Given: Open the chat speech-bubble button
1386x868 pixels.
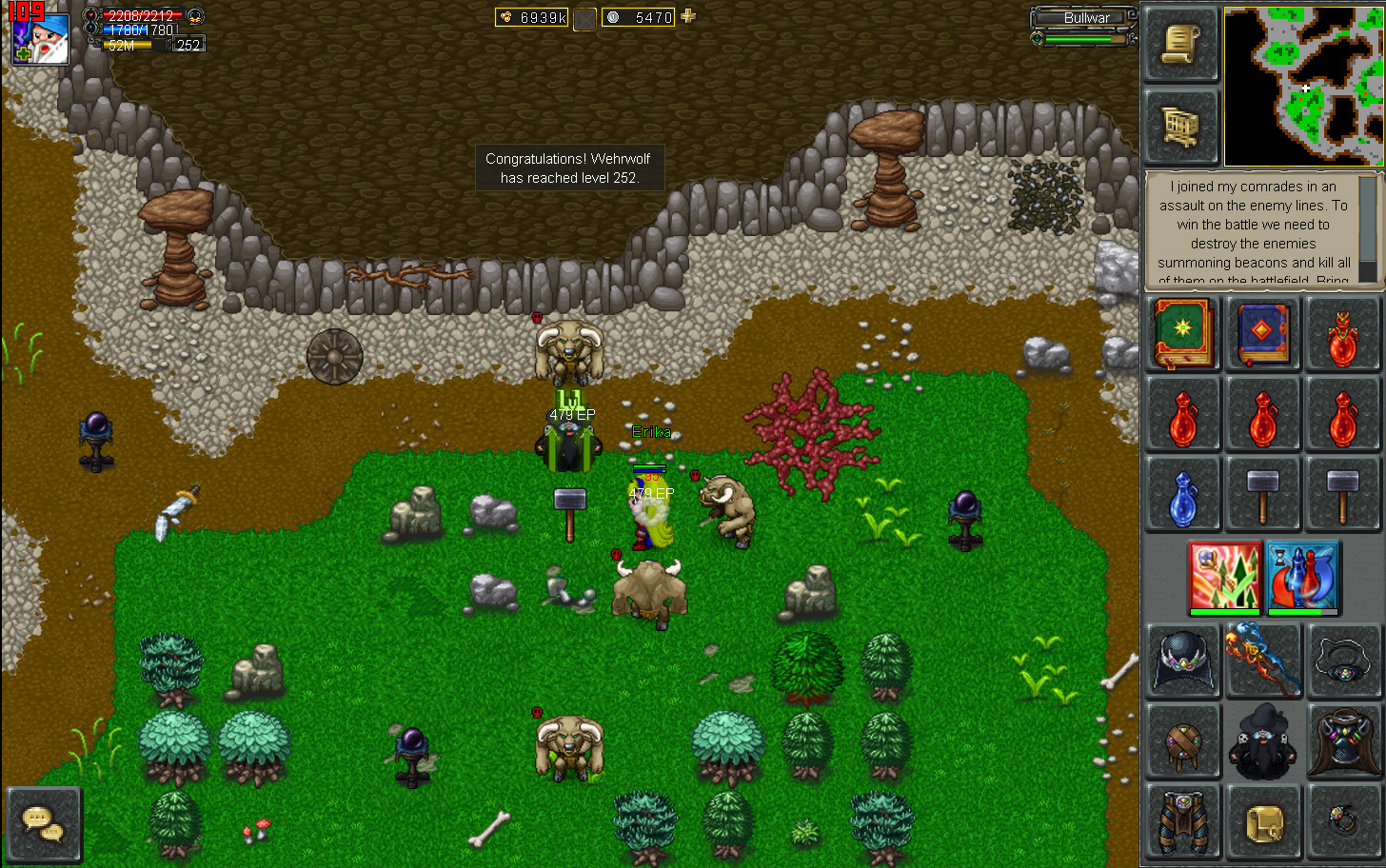Looking at the screenshot, I should 43,824.
